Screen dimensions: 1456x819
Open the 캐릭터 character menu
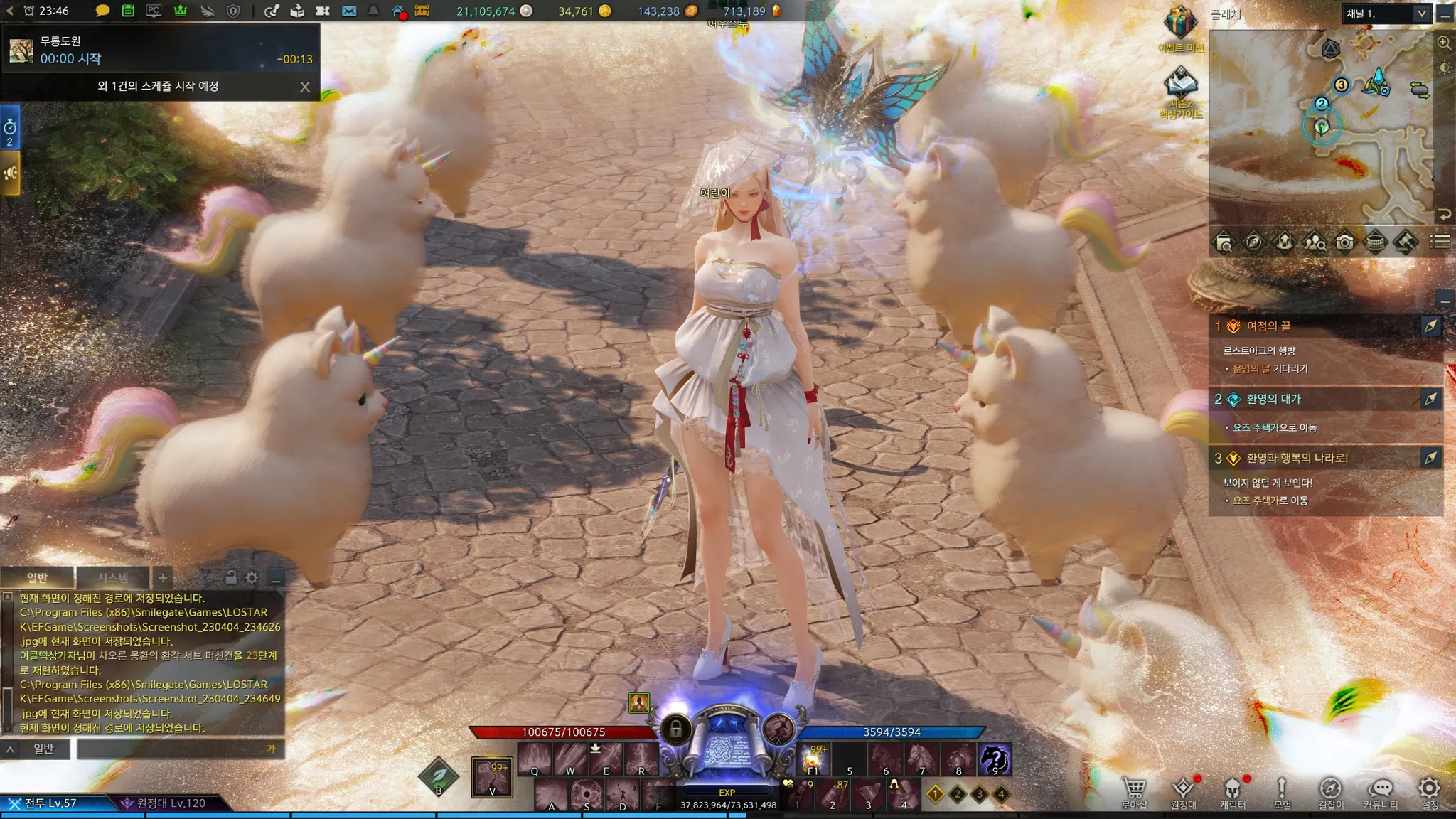coord(1232,791)
